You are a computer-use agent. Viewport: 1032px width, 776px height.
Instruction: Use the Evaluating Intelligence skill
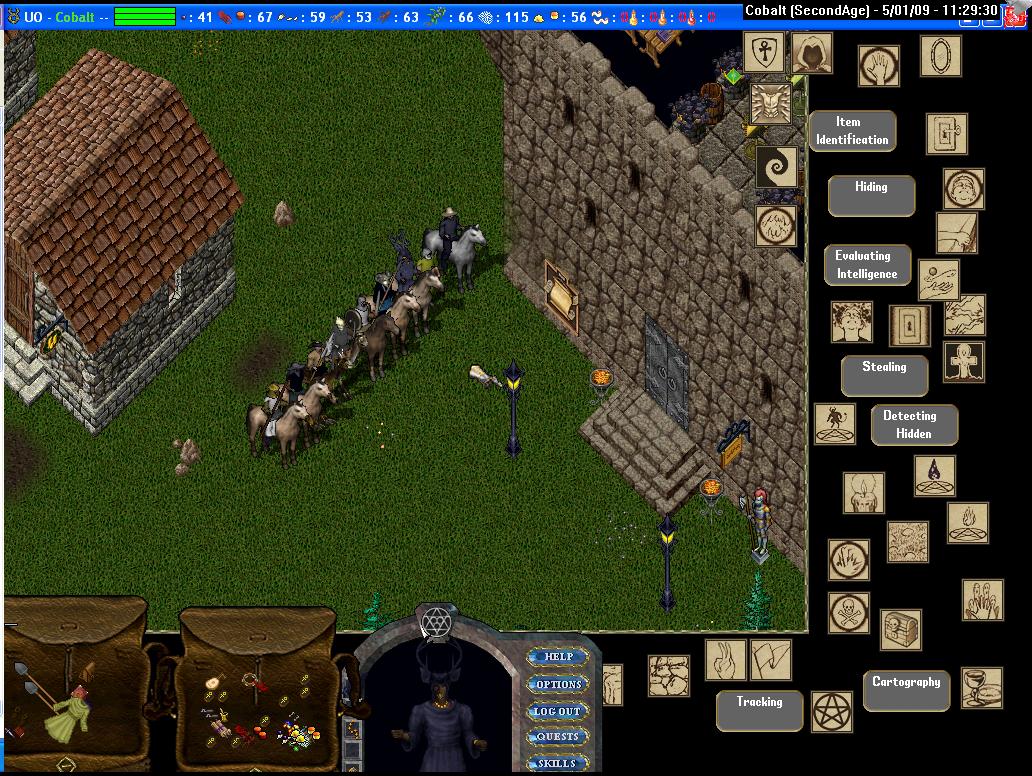(x=866, y=265)
